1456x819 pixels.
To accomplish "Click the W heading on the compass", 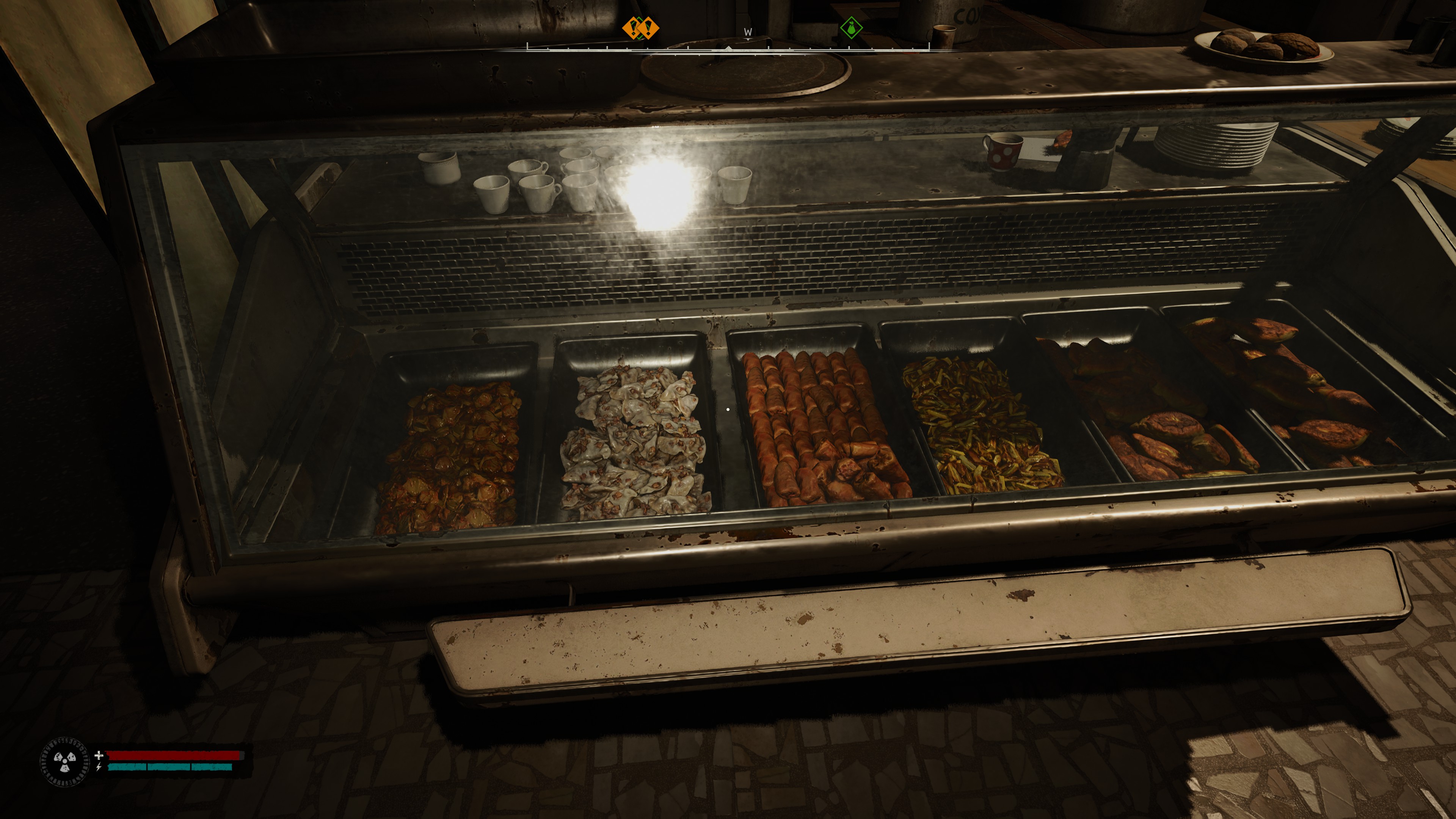I will coord(748,32).
